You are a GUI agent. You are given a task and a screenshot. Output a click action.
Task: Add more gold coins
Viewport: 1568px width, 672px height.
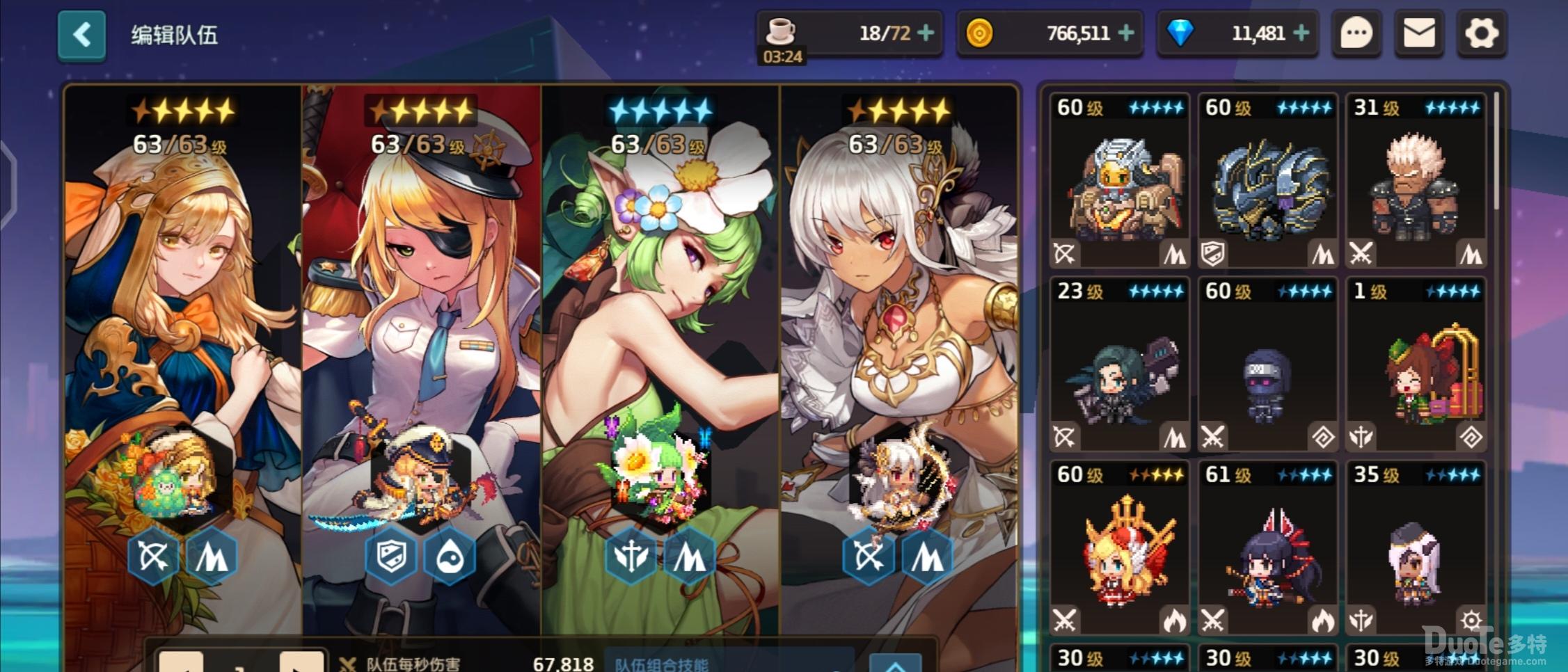coord(1126,33)
